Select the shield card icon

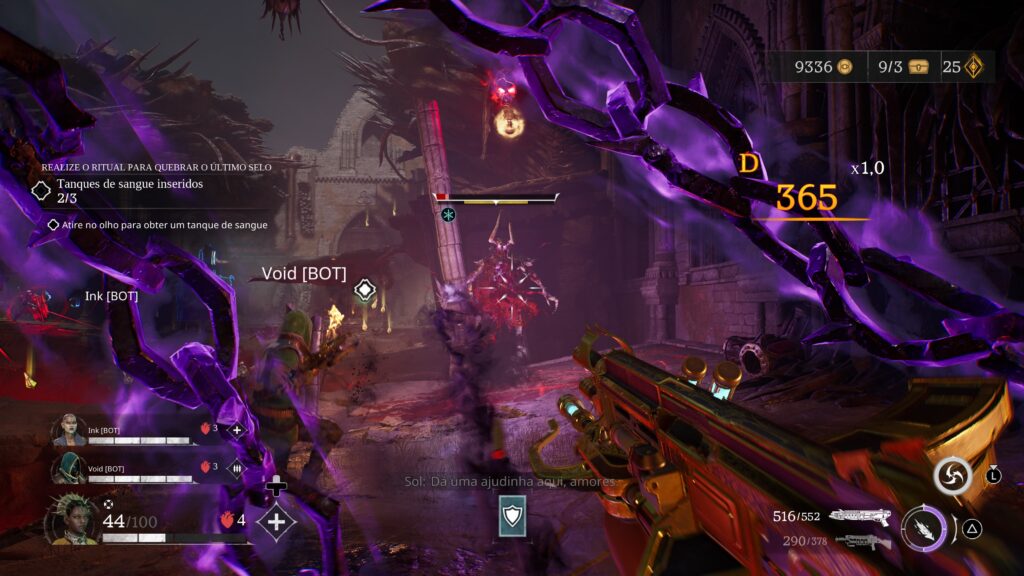coord(511,515)
